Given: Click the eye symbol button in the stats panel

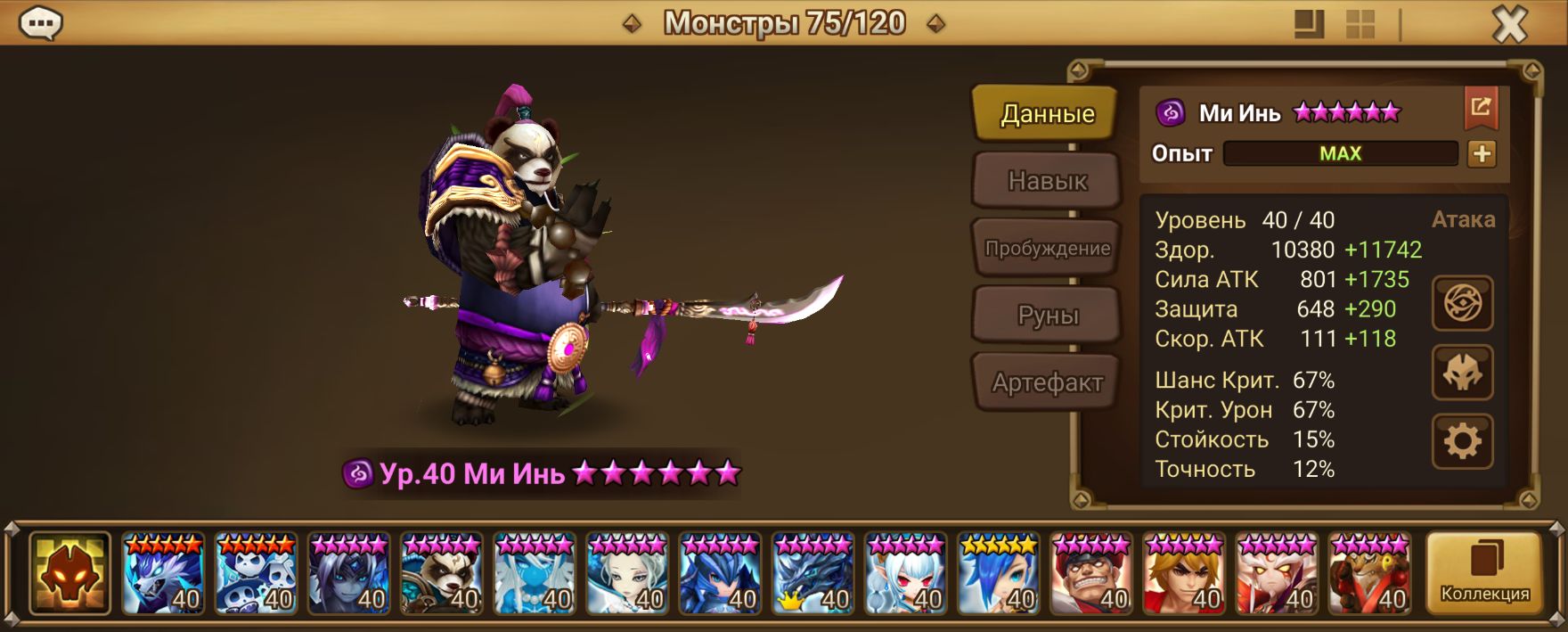Looking at the screenshot, I should 1462,304.
